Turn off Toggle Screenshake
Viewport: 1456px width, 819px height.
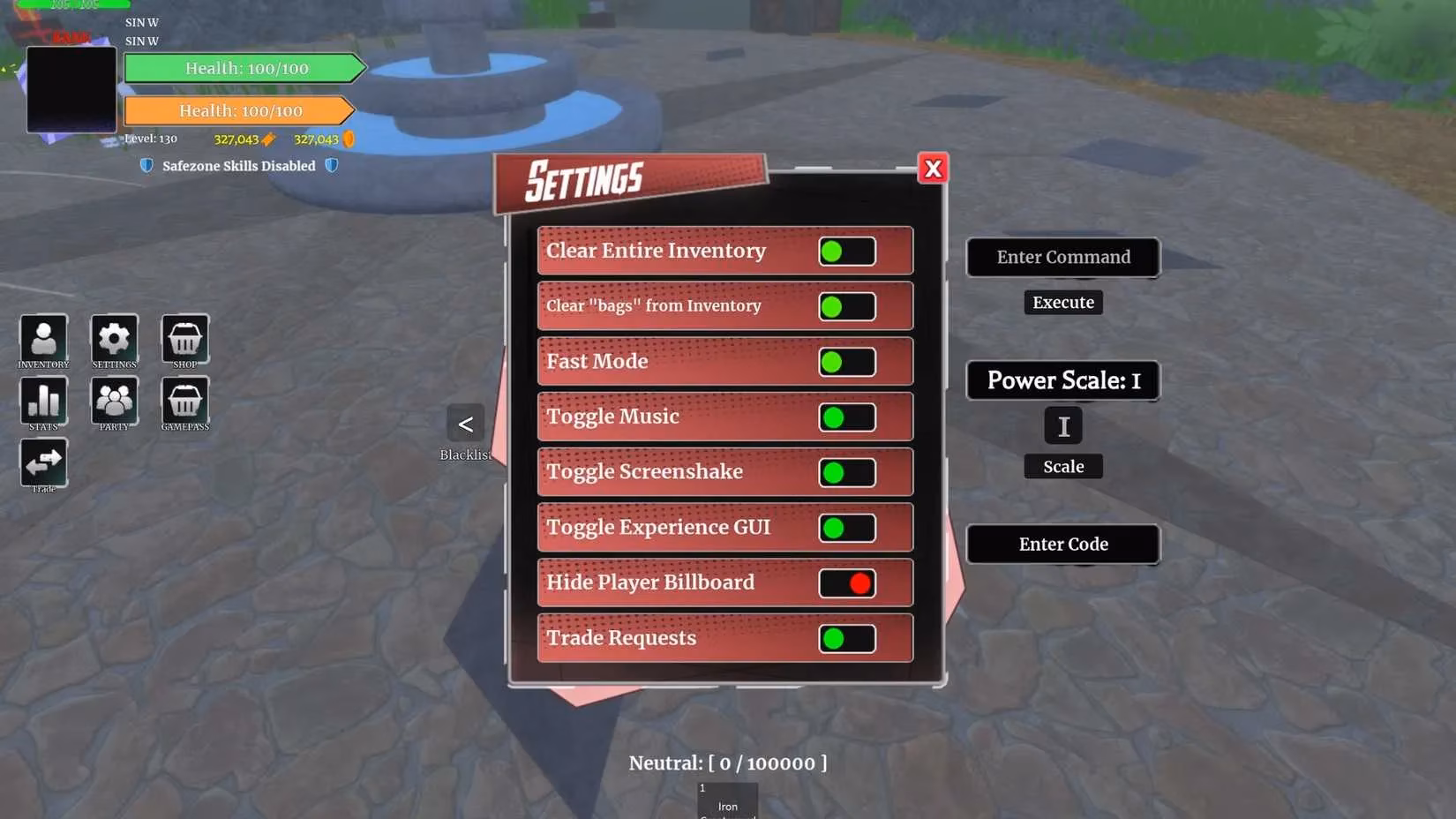pyautogui.click(x=844, y=472)
